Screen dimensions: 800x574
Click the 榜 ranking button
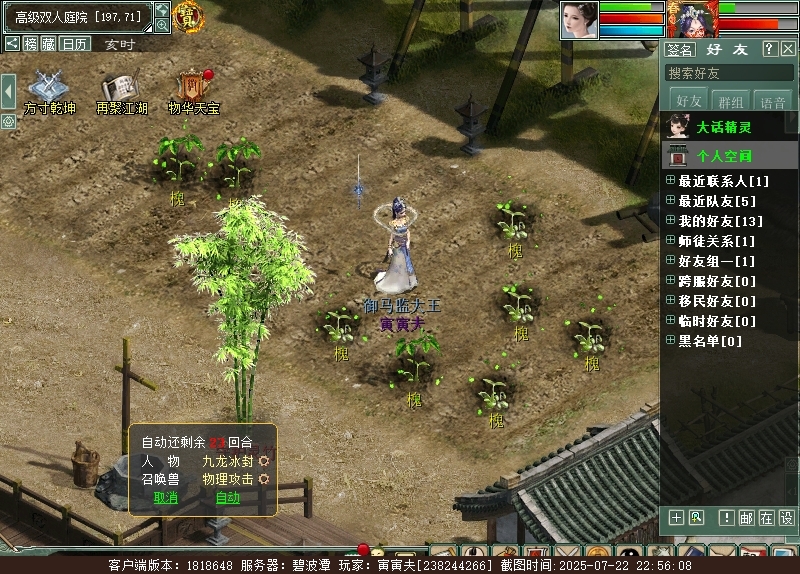(x=30, y=43)
